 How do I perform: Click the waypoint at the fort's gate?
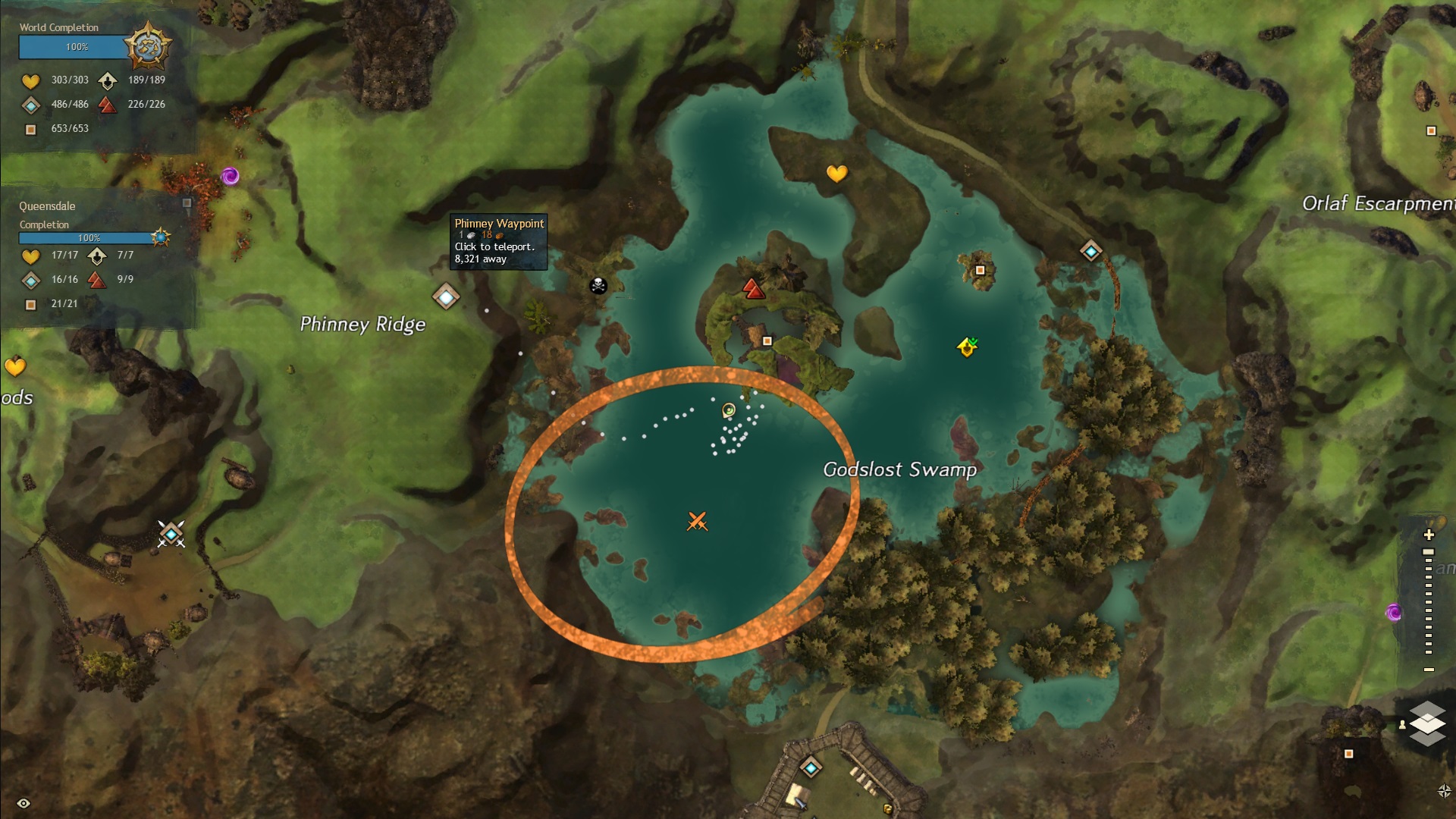[x=811, y=768]
